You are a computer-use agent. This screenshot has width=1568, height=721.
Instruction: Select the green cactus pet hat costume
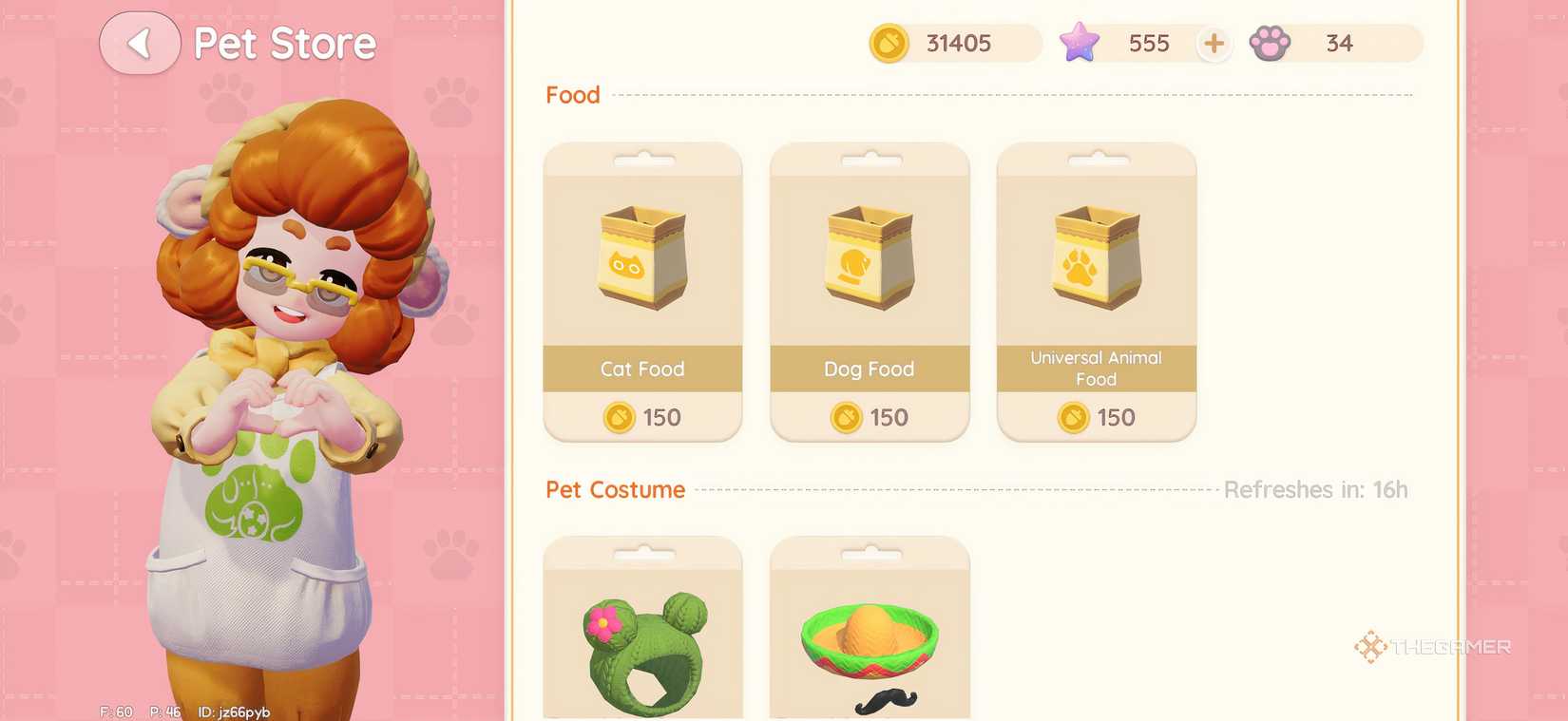pos(641,636)
